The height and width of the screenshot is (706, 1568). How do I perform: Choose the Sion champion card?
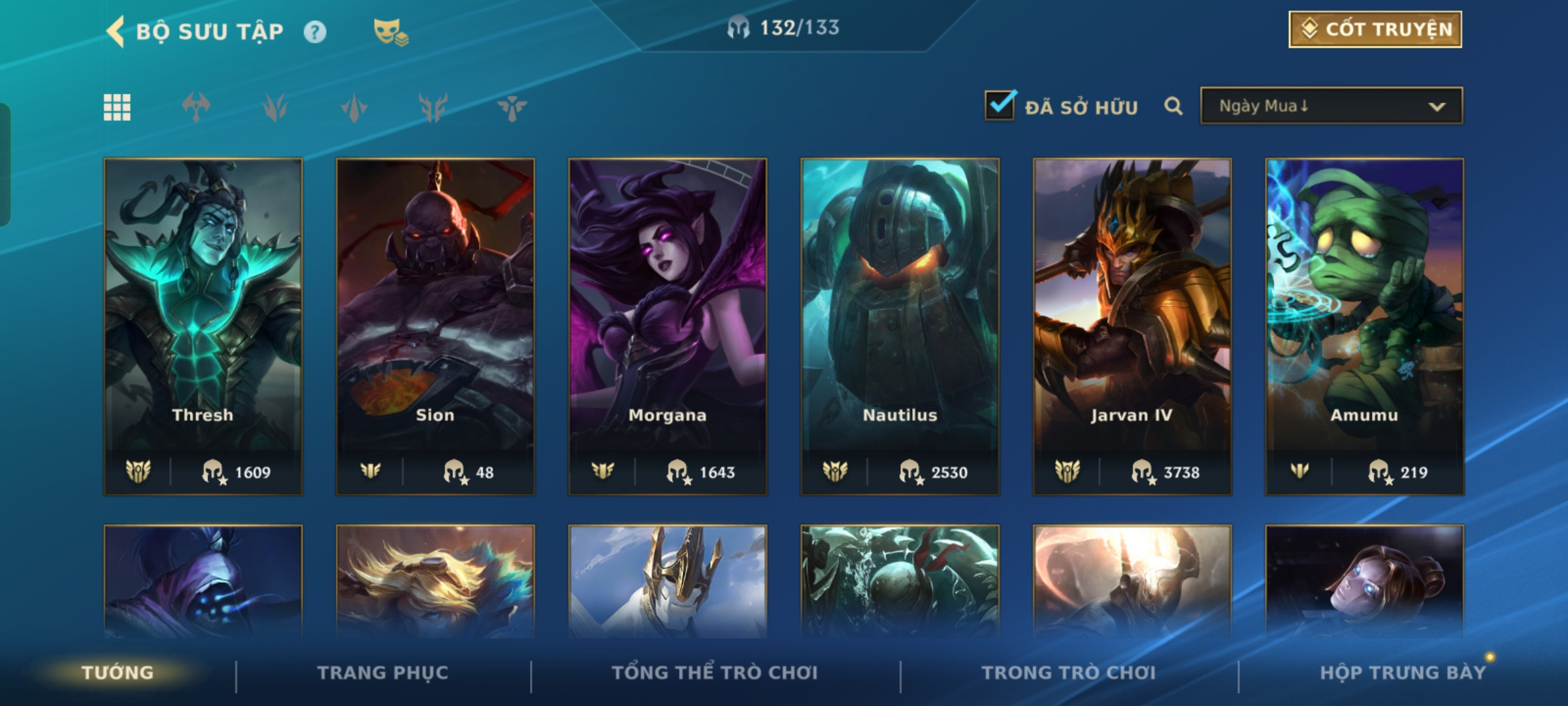click(x=435, y=326)
